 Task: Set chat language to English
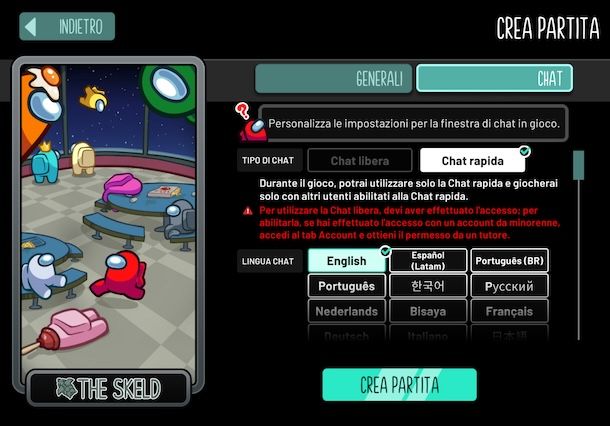346,261
